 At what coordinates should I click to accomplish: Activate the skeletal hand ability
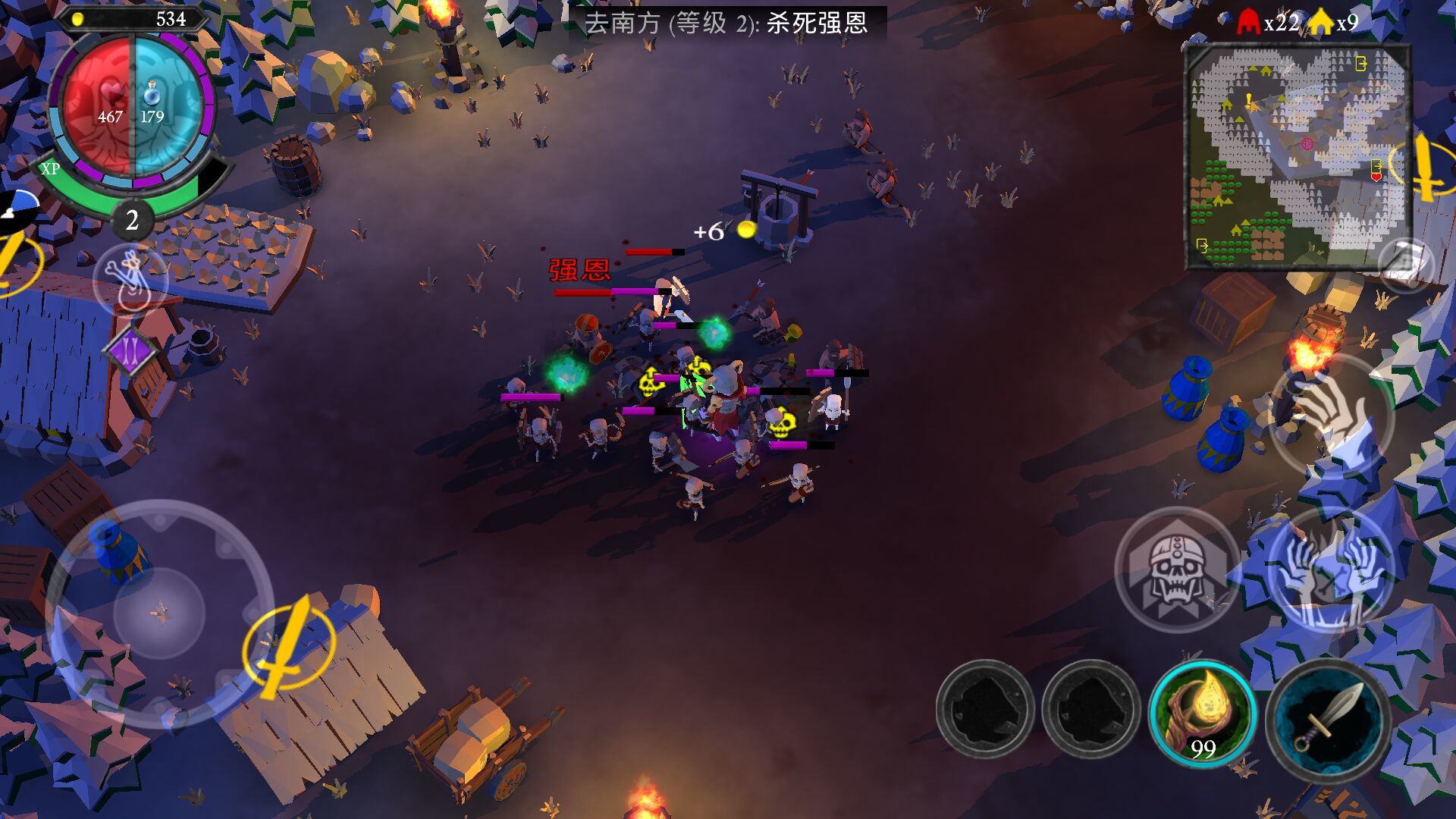click(x=1331, y=413)
